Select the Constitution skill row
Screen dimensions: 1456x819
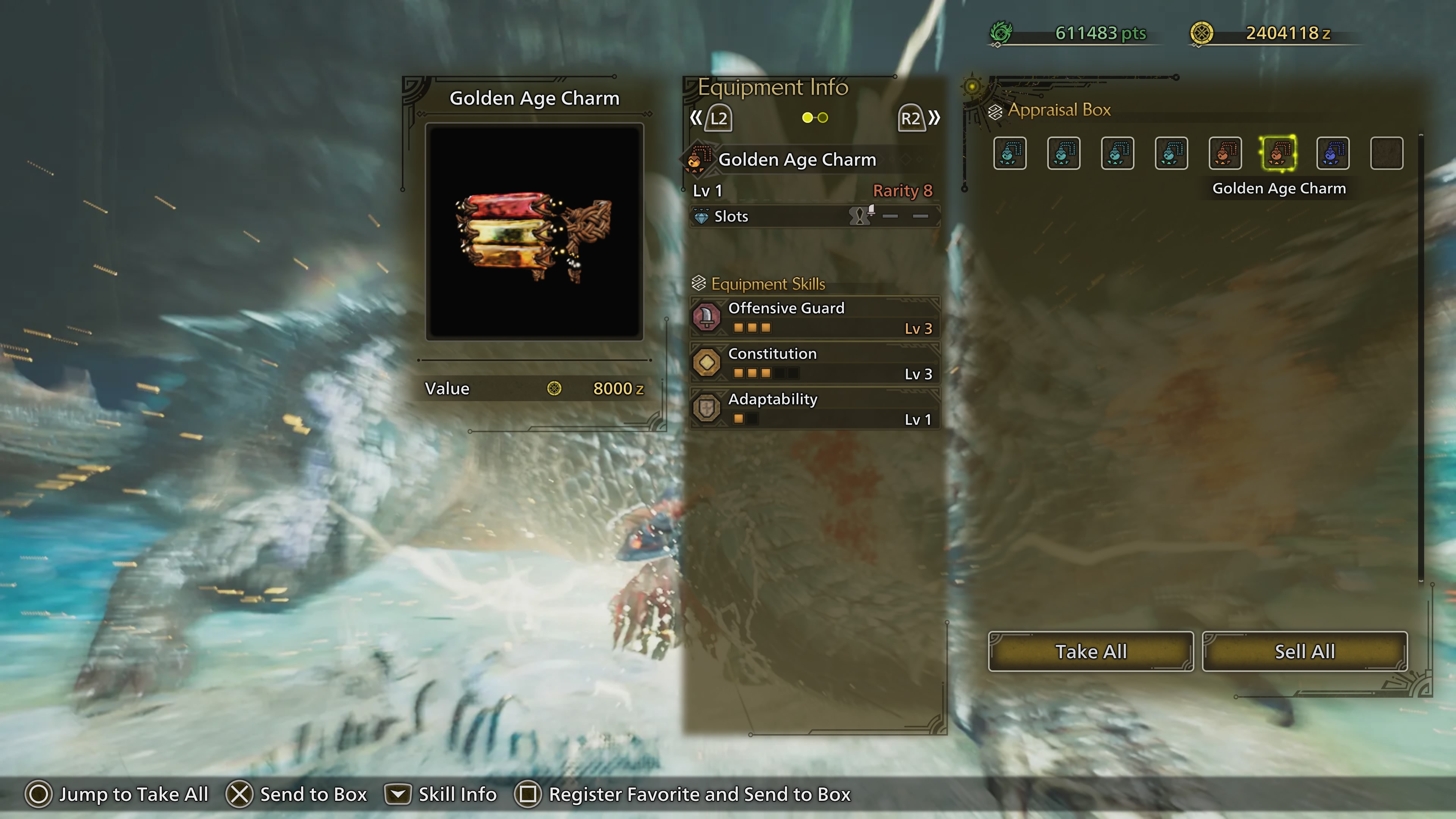(x=814, y=363)
